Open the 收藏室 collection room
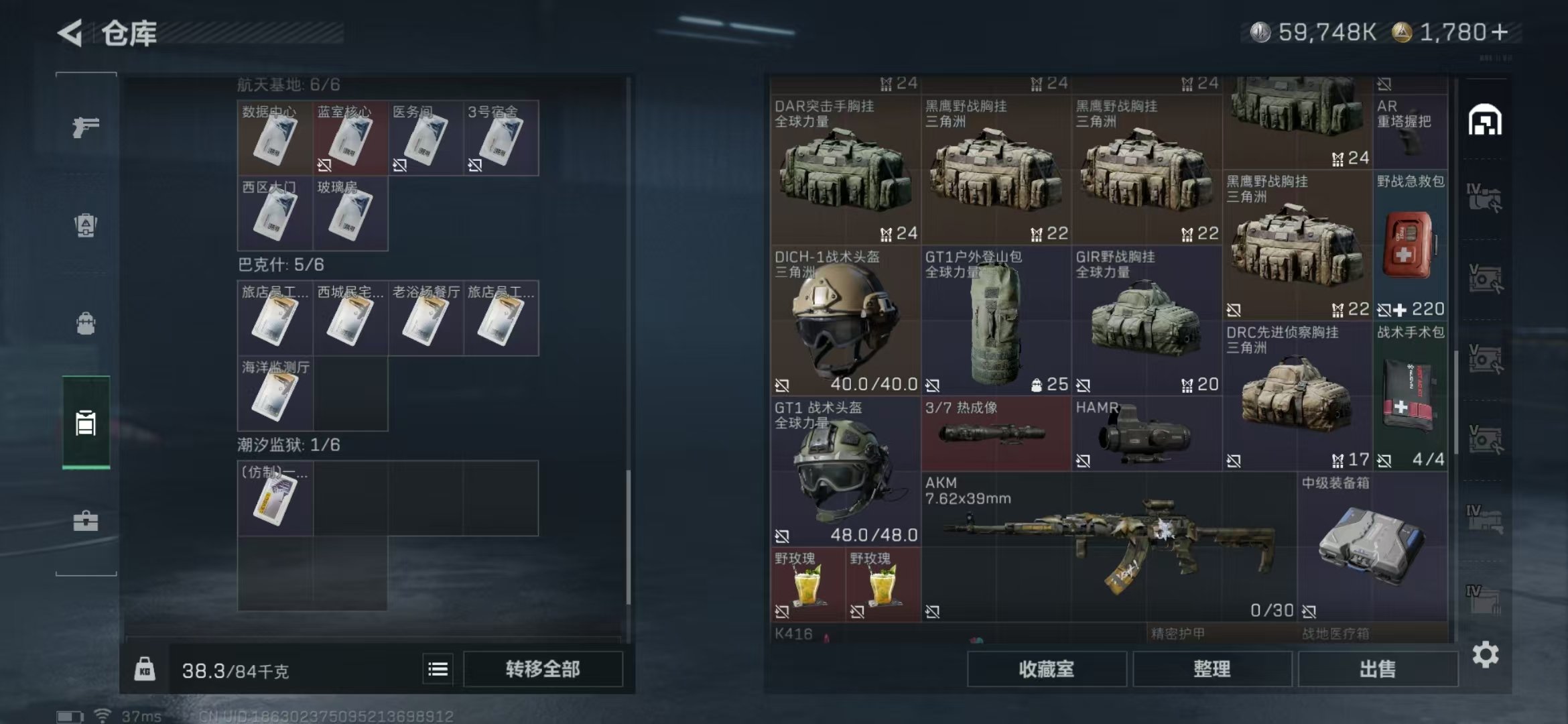The height and width of the screenshot is (724, 1568). [x=1046, y=669]
